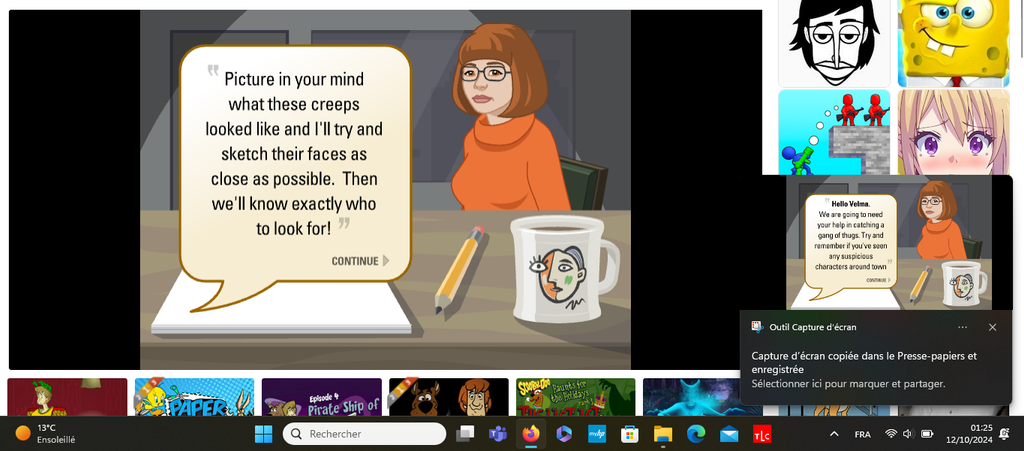The width and height of the screenshot is (1024, 451).
Task: Choose the black-haired cartoon man thumbnail
Action: [833, 42]
